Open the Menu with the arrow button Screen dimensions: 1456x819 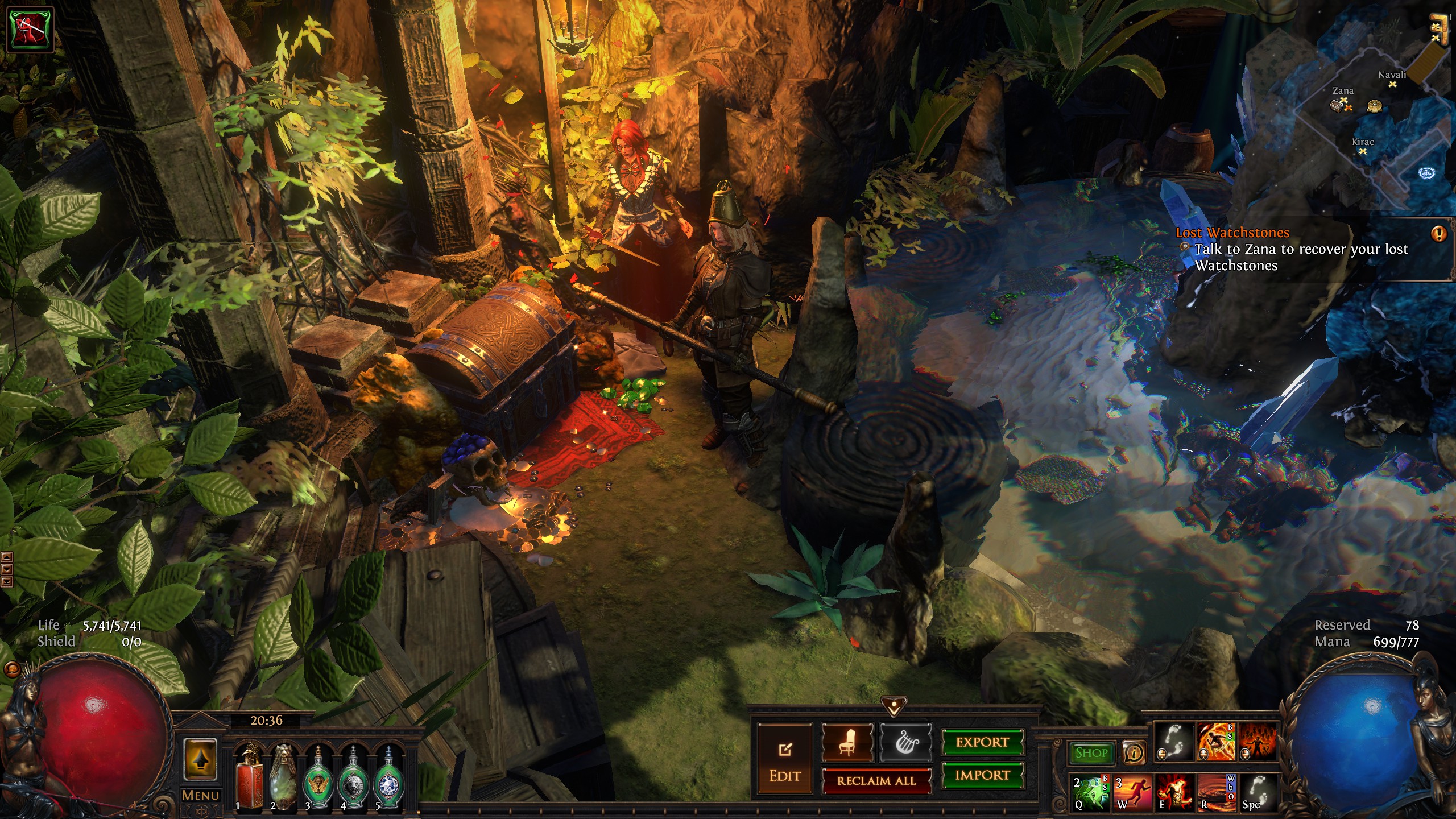pyautogui.click(x=200, y=762)
